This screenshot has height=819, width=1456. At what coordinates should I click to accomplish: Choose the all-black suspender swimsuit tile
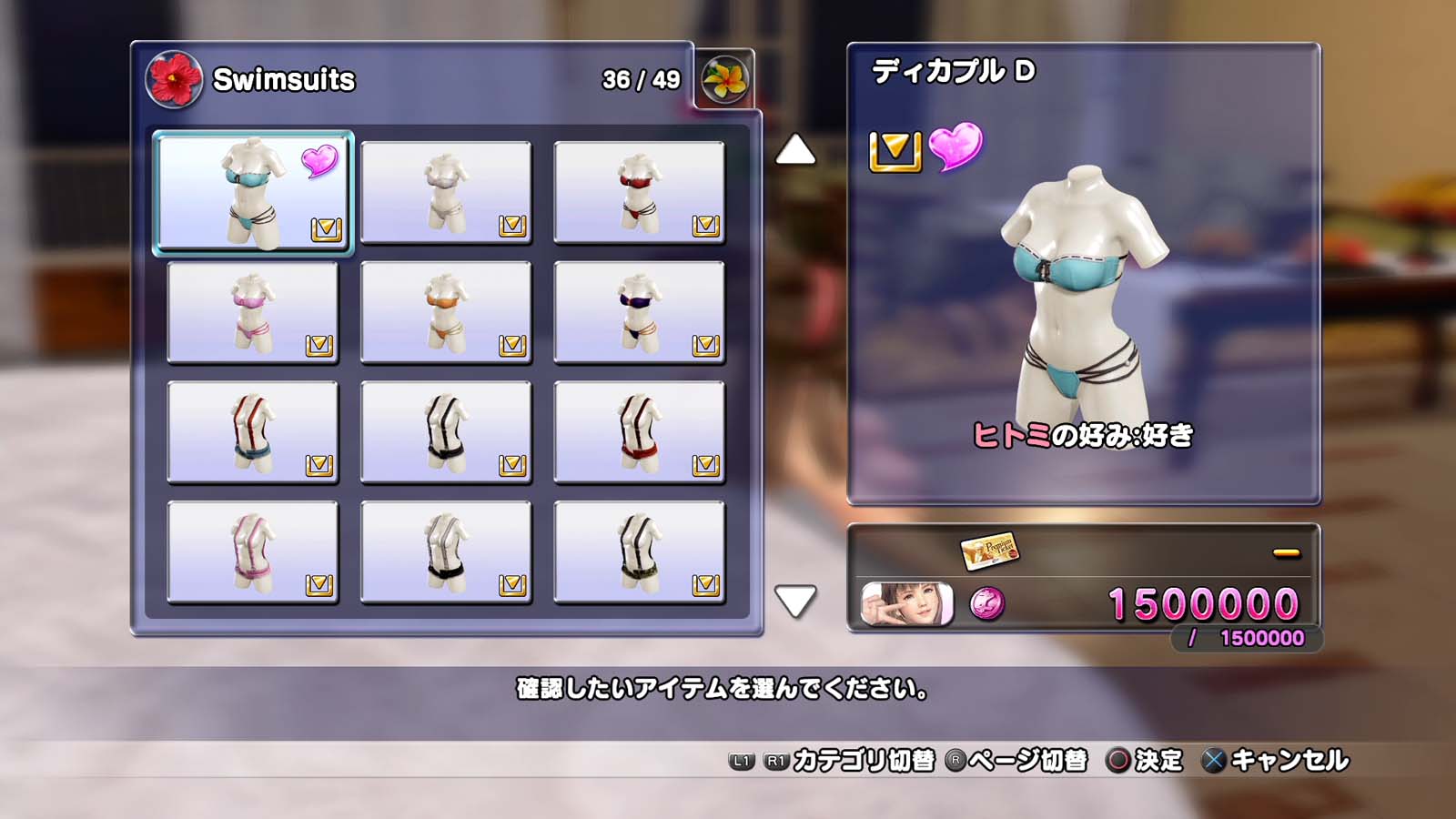click(446, 432)
